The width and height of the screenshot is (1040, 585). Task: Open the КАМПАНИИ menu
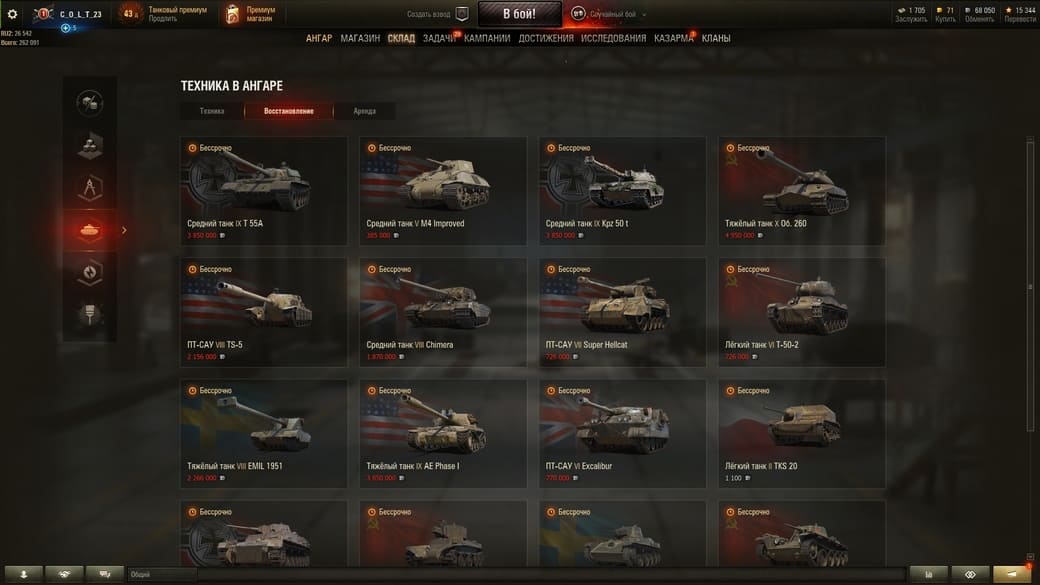click(487, 38)
